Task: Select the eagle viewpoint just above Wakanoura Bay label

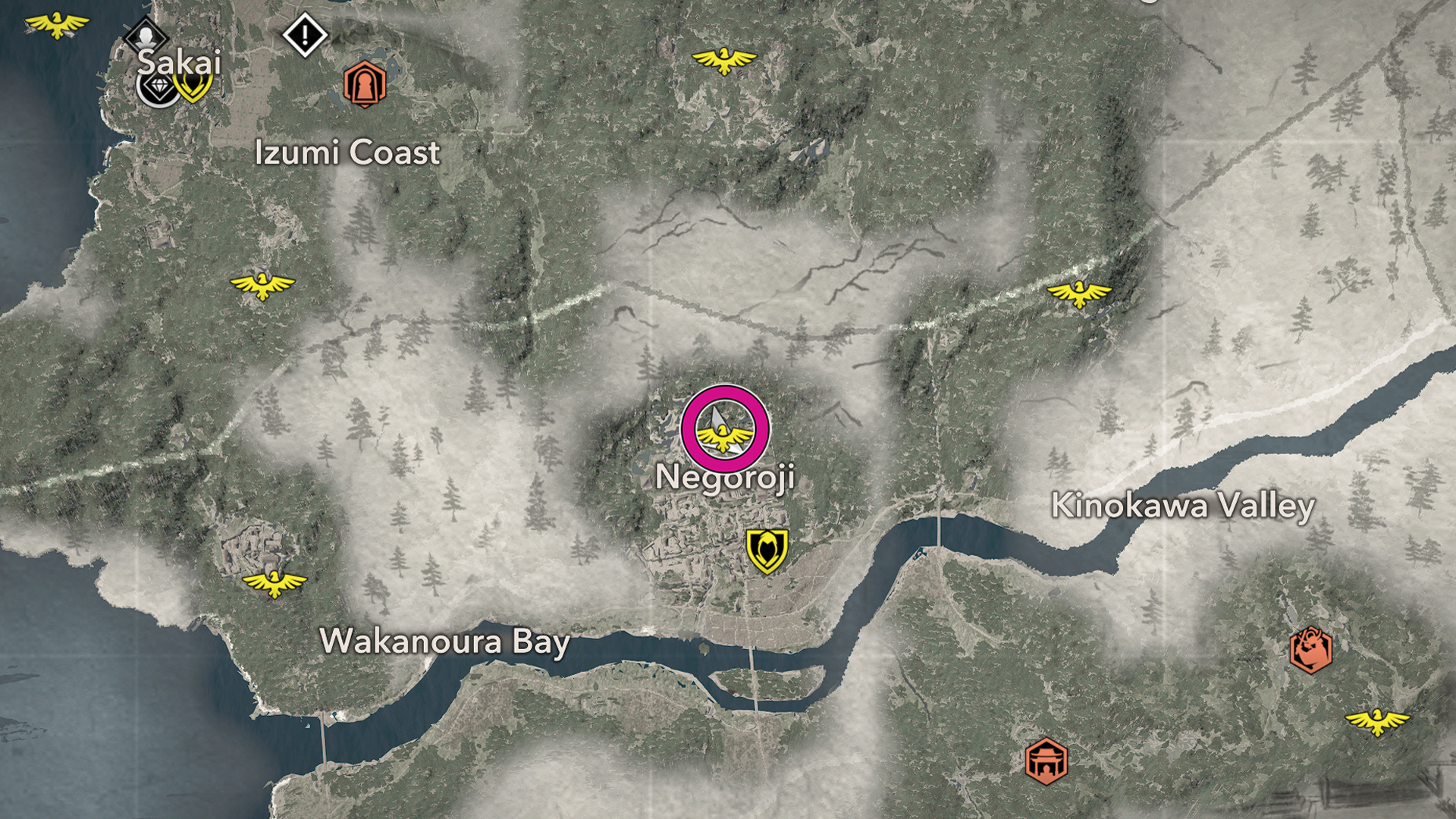Action: [x=275, y=583]
